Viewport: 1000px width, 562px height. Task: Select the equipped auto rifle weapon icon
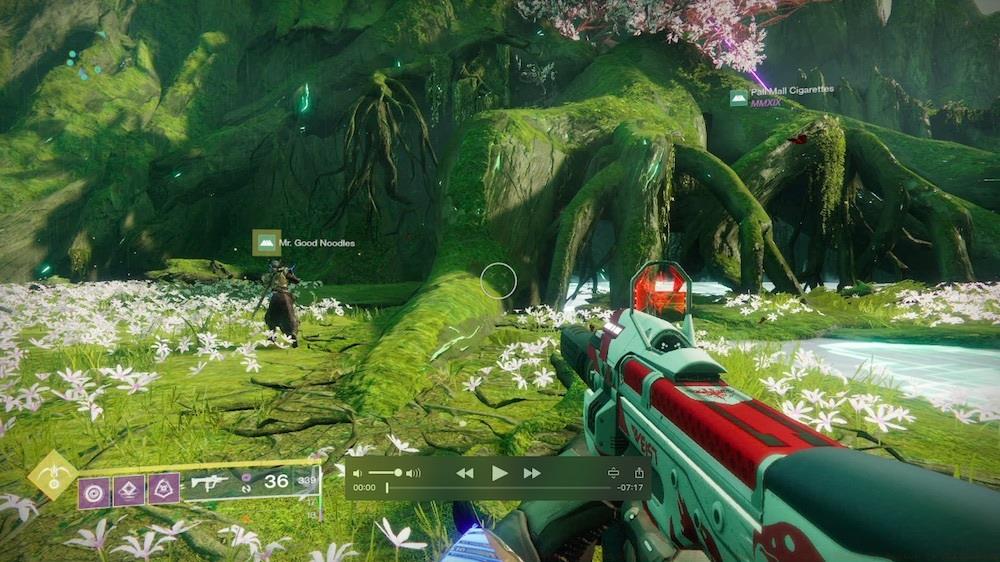point(210,483)
